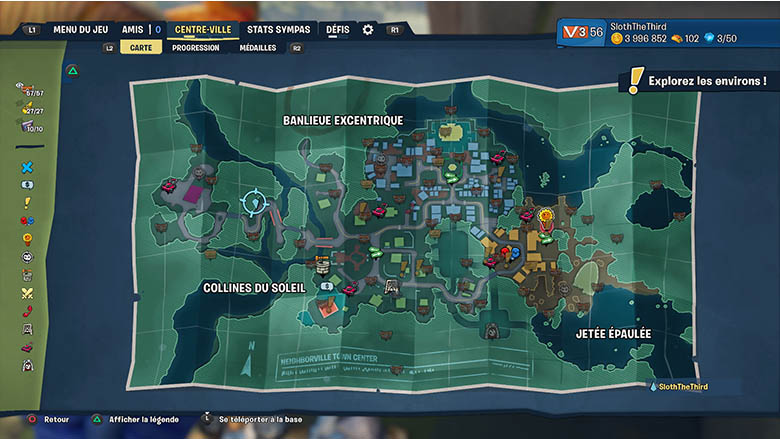Switch to the Défis tab
The image size is (780, 439).
[338, 30]
